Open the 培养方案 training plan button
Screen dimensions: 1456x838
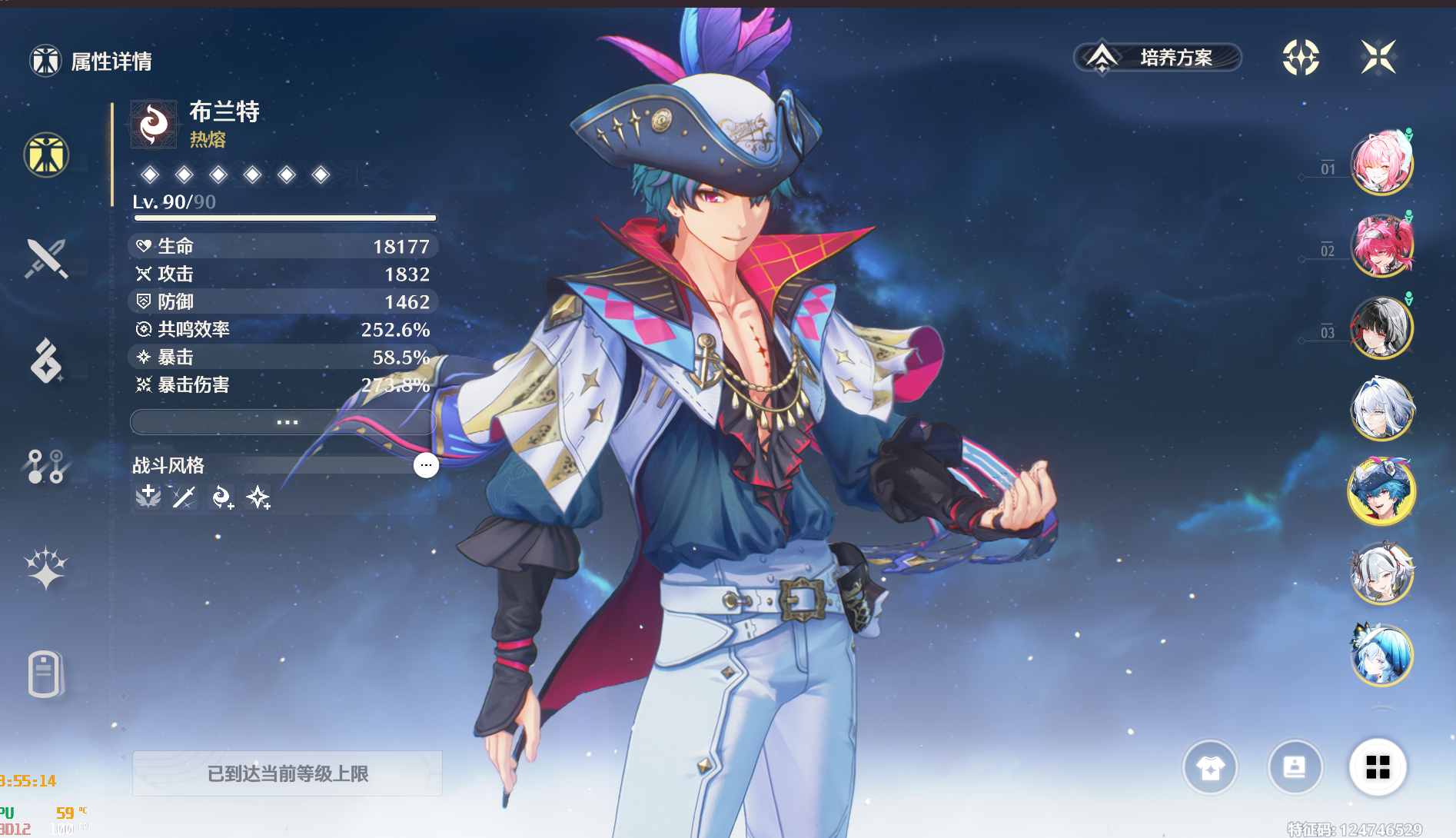1158,58
